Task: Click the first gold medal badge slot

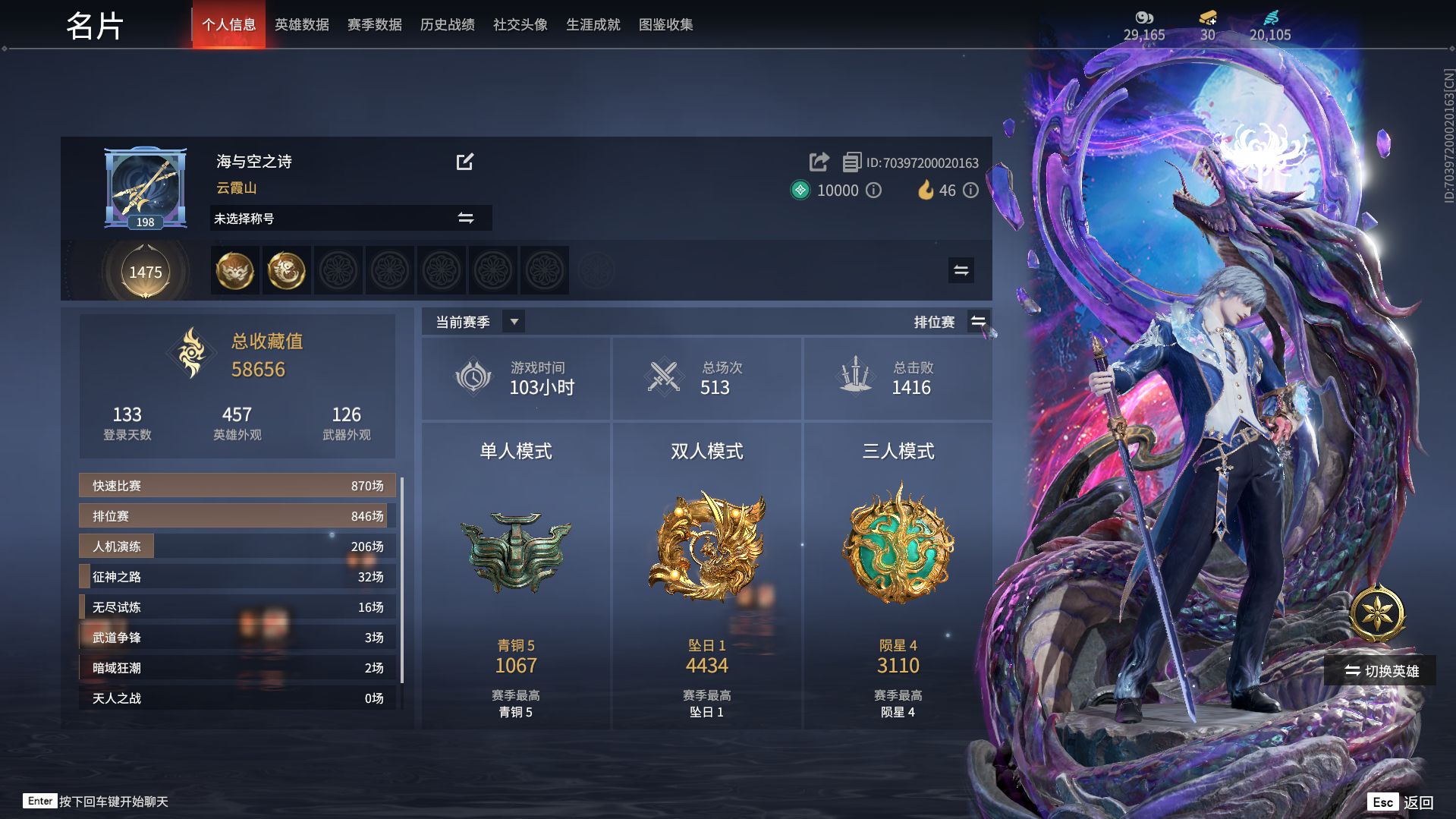Action: (x=234, y=271)
